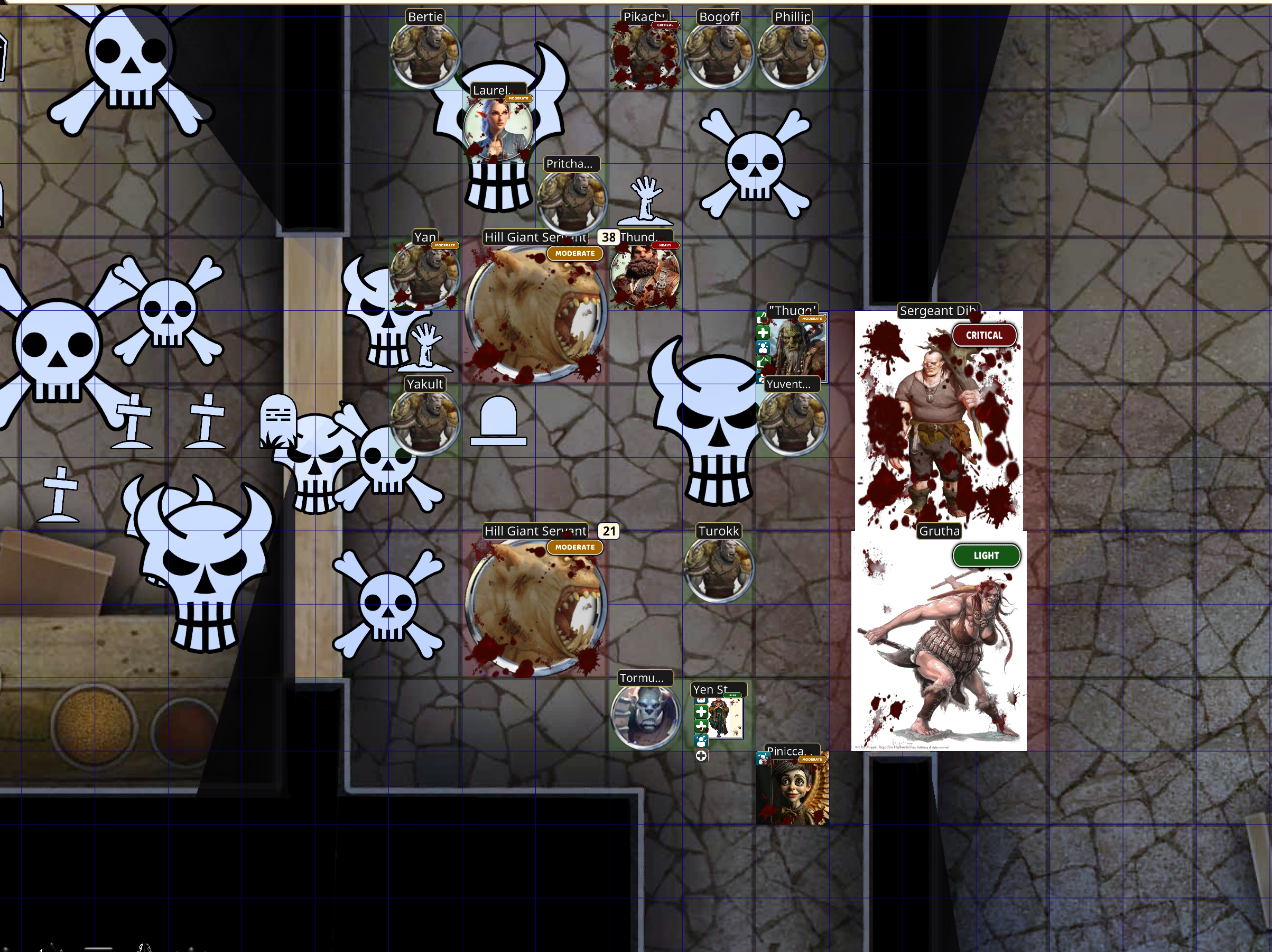Viewport: 1272px width, 952px height.
Task: Toggle the MODERATE wound badge on Laurel's token
Action: (519, 98)
